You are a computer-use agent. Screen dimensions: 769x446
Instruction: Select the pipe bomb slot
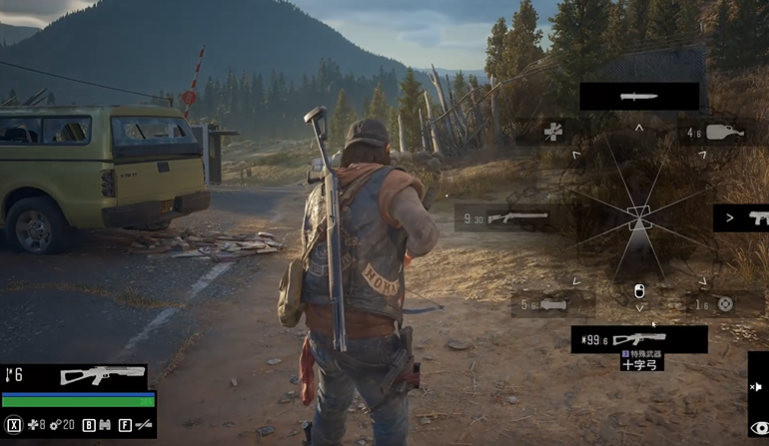[x=552, y=304]
